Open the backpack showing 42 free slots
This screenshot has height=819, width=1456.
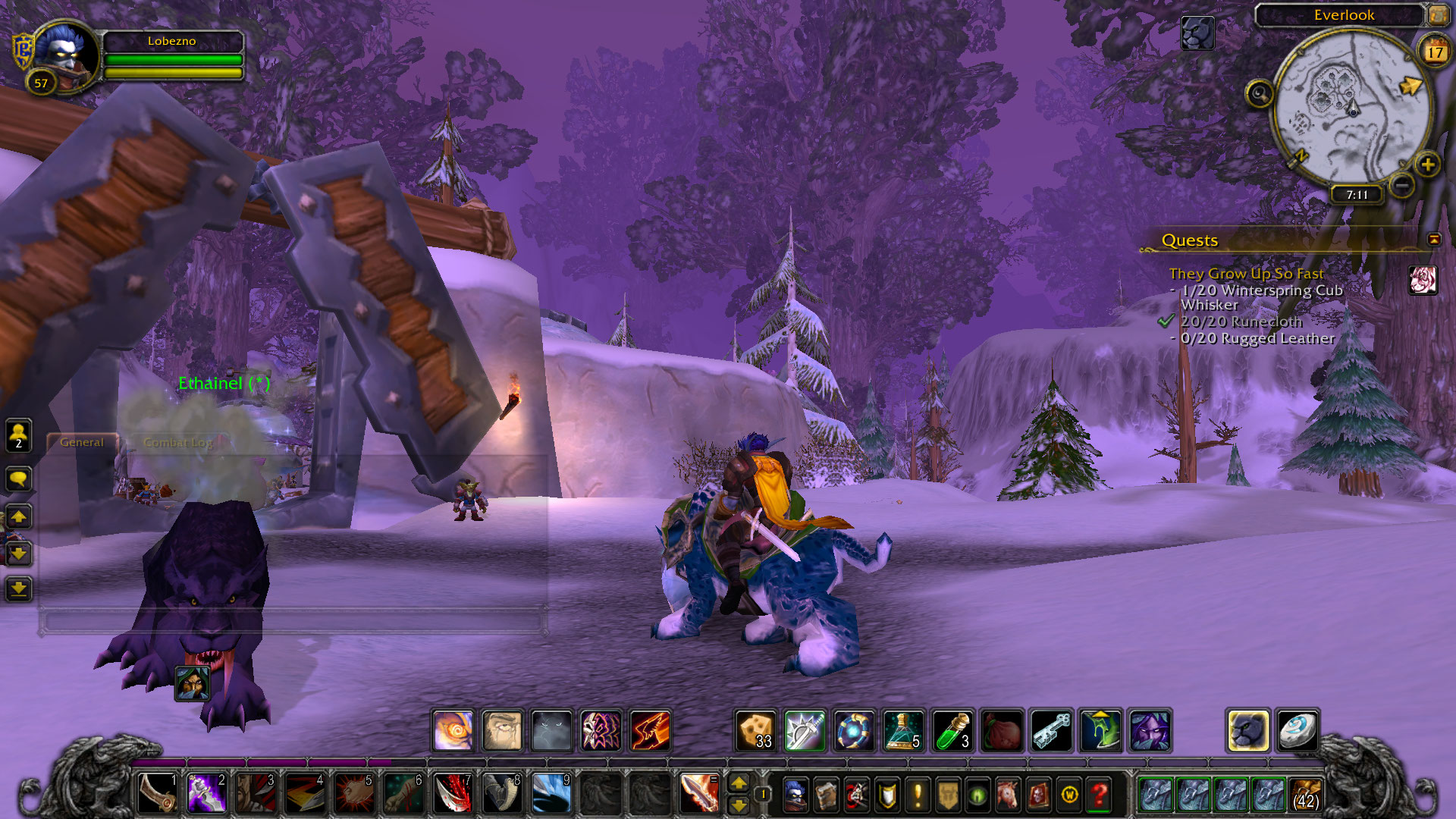click(x=1306, y=795)
